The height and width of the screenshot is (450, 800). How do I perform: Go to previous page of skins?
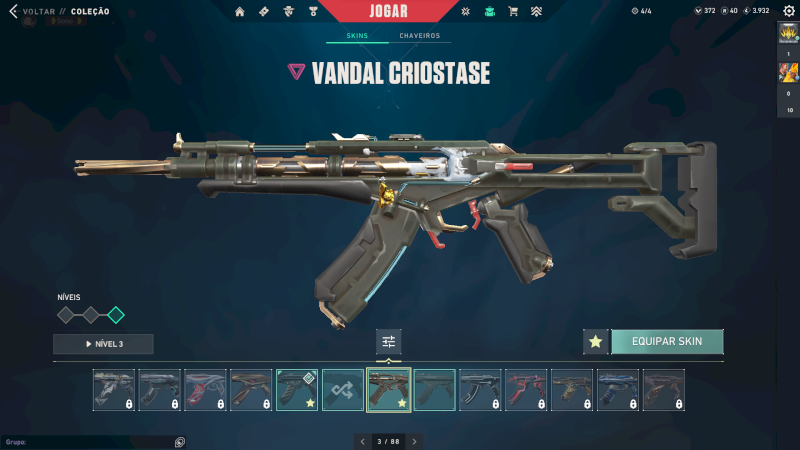[x=363, y=441]
